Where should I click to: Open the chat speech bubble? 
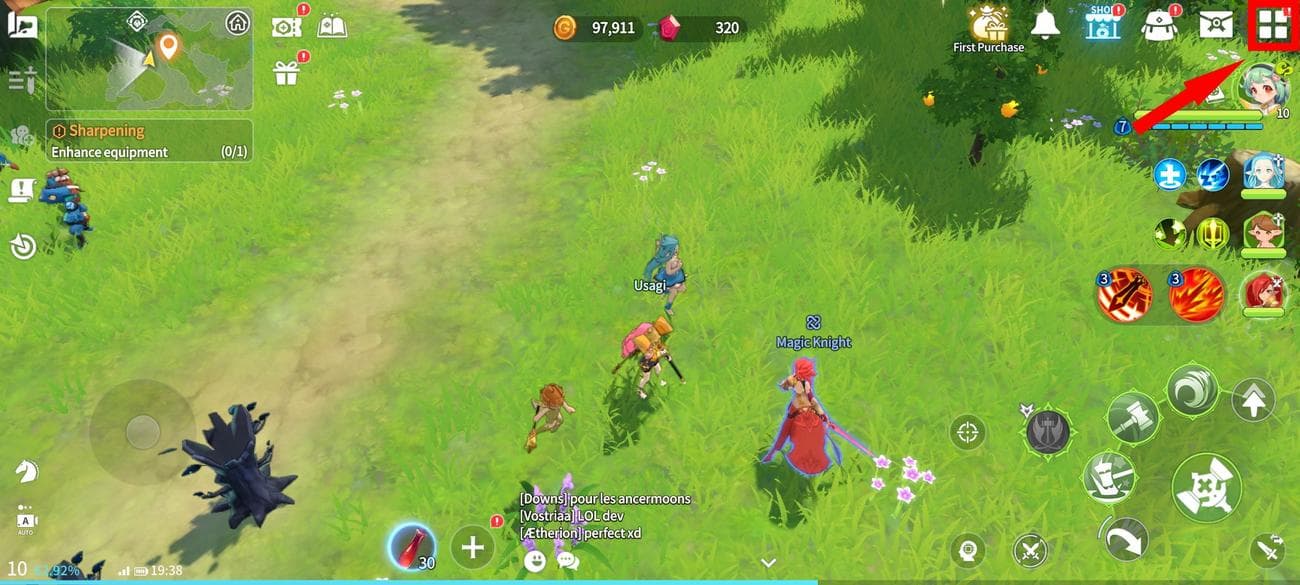[567, 561]
